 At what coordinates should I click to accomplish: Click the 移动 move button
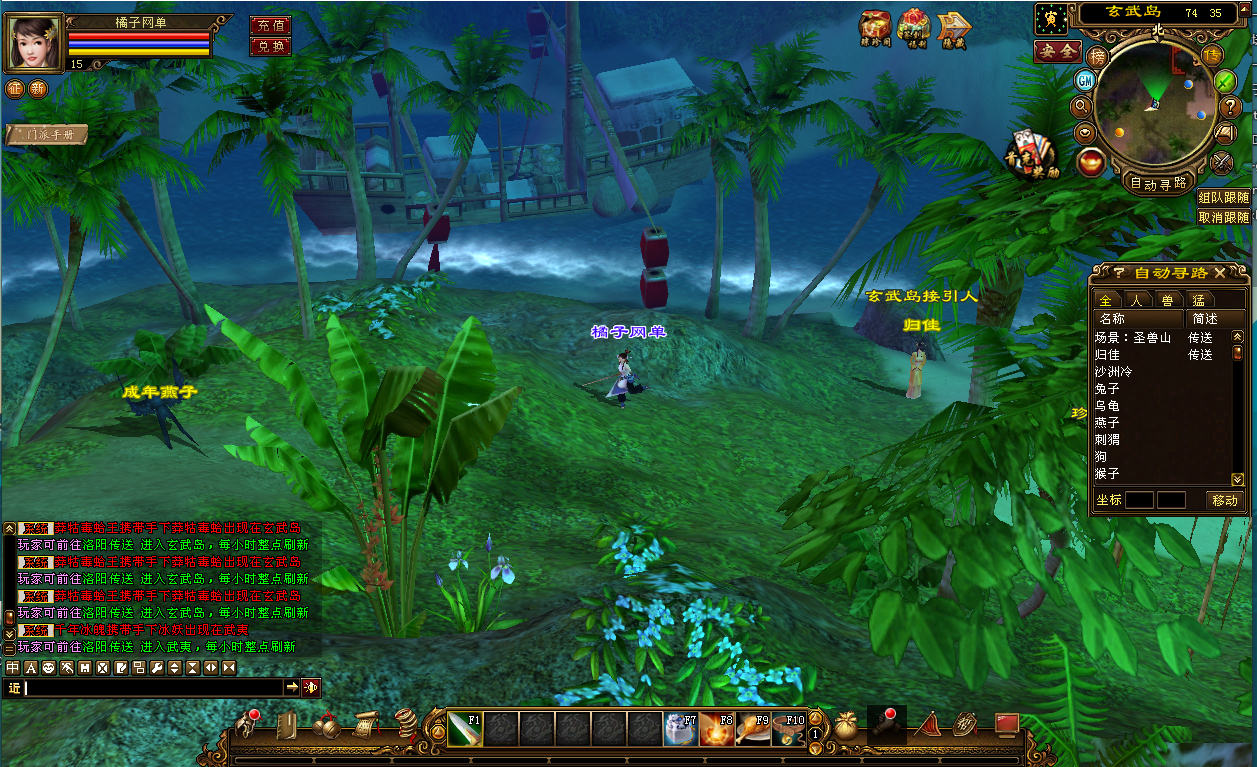click(1224, 500)
